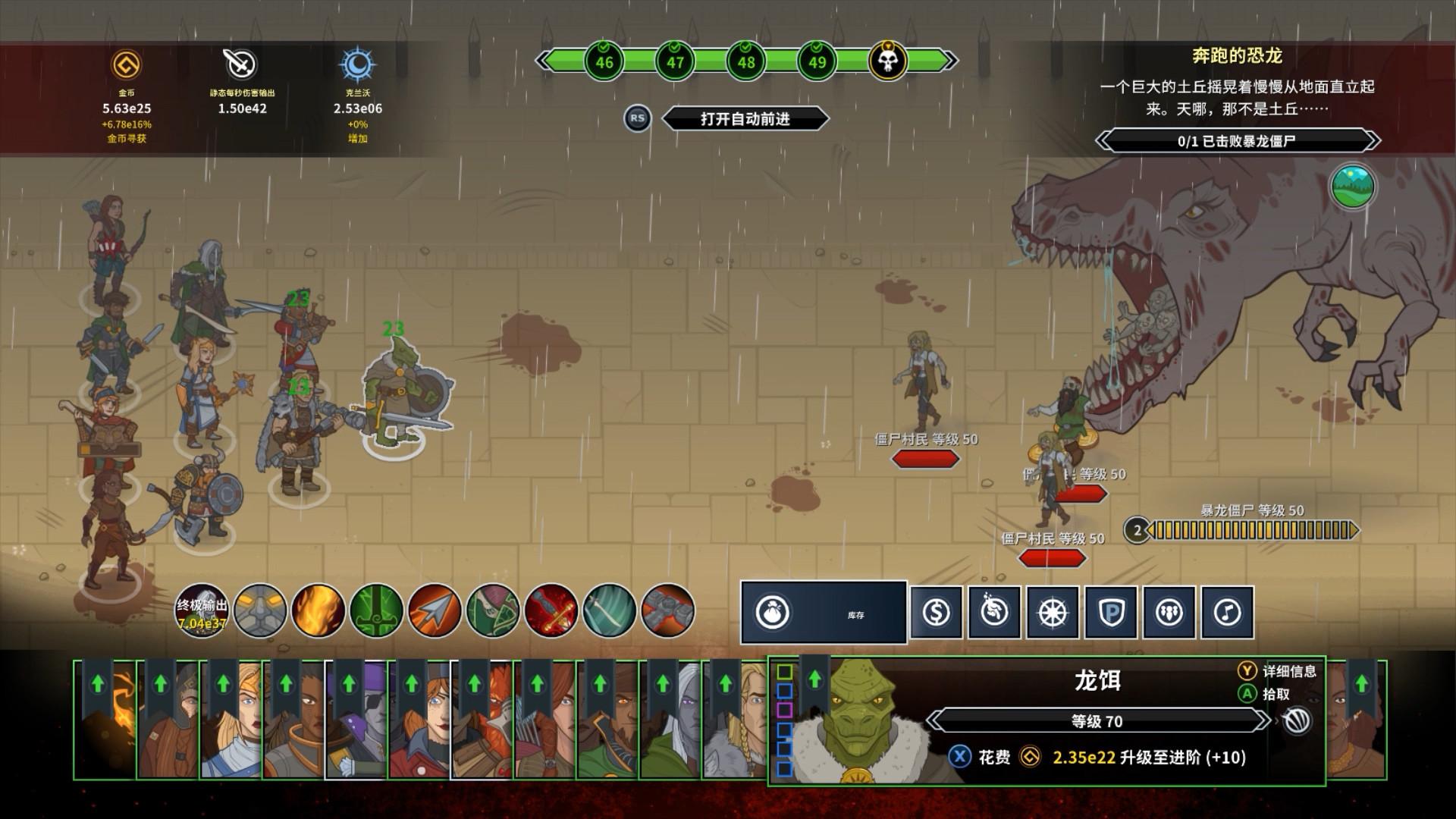Open the dollar-sign shop button
The width and height of the screenshot is (1456, 819).
(x=937, y=612)
